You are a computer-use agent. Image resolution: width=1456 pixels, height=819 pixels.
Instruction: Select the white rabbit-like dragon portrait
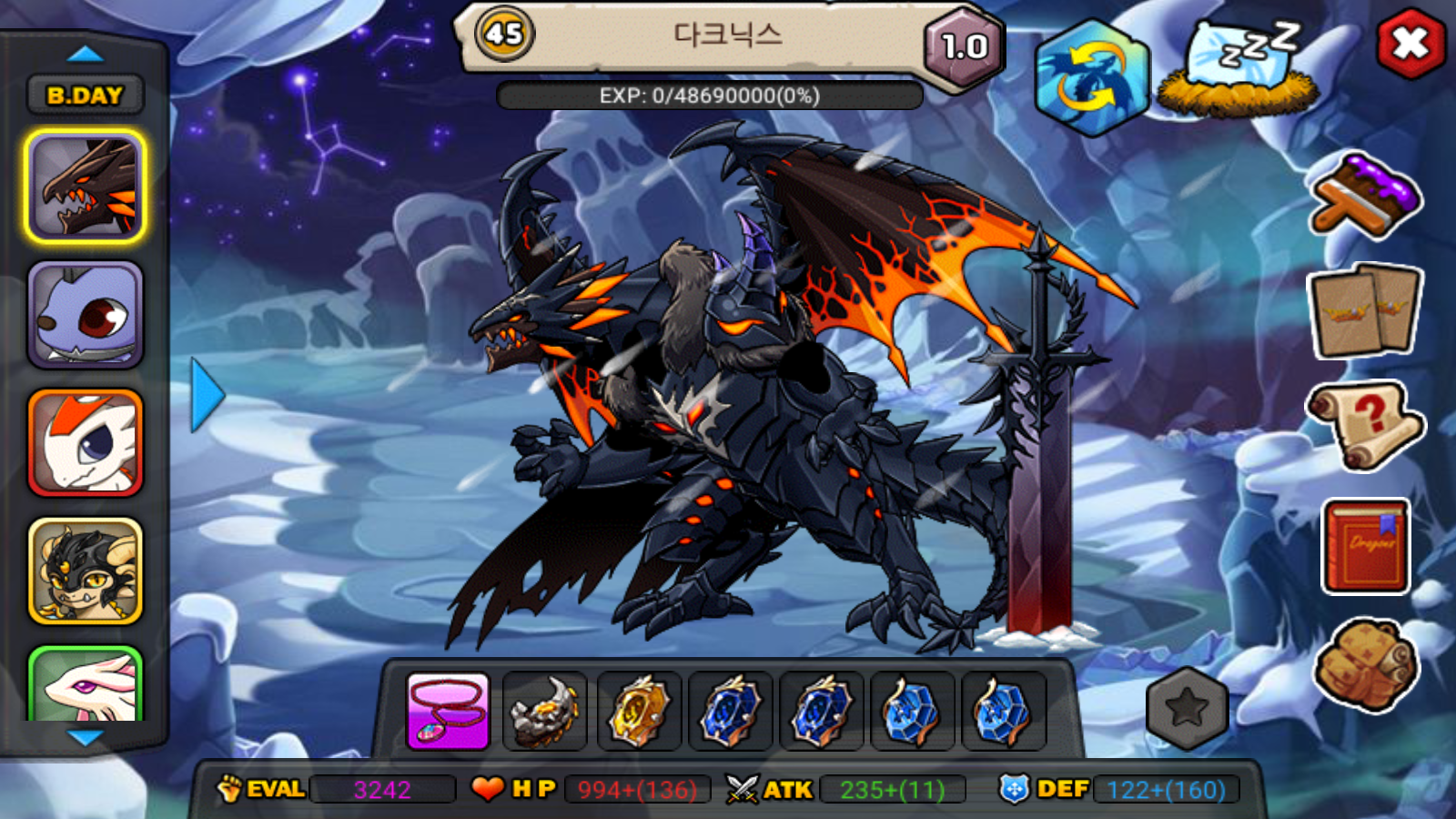pos(86,684)
